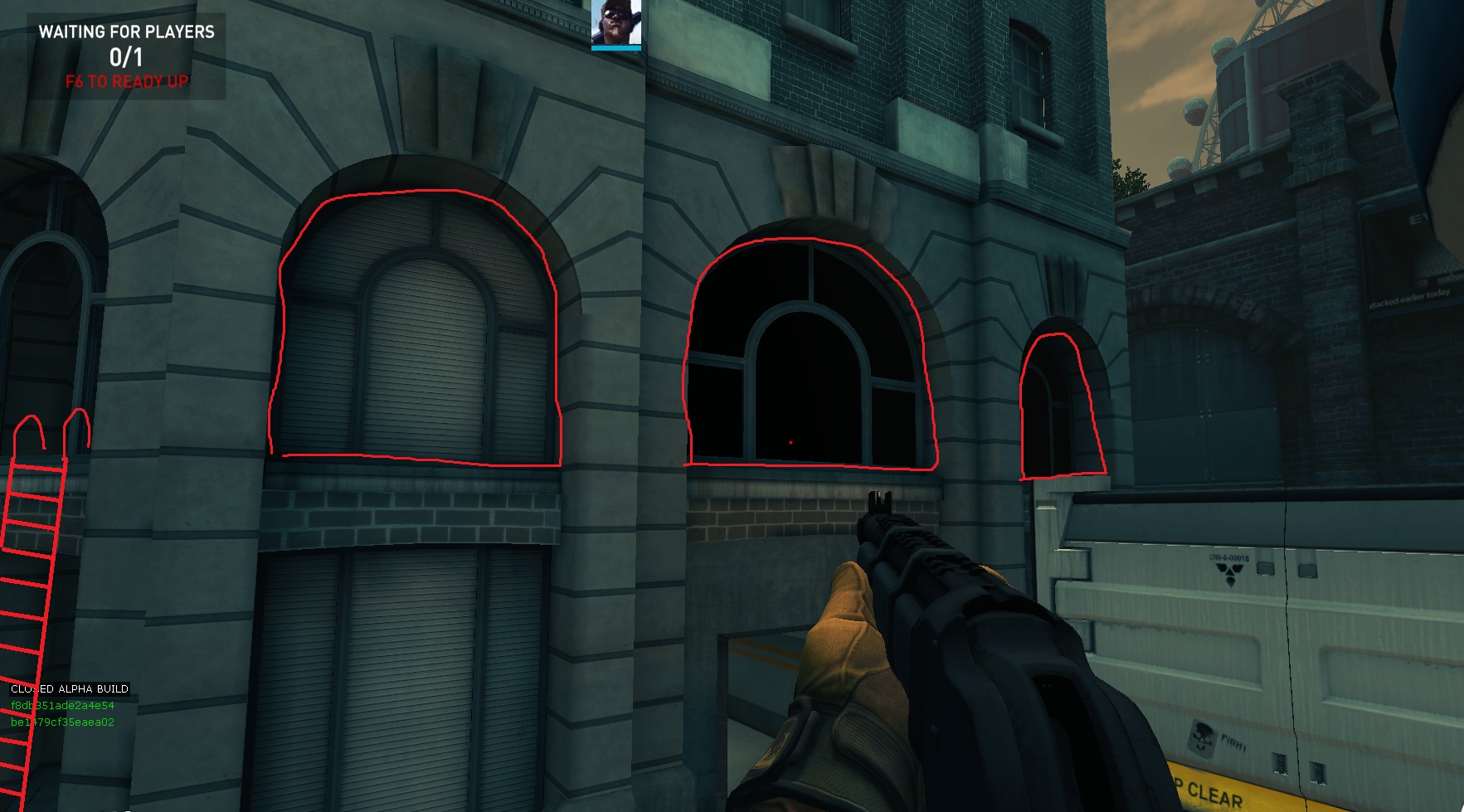
Task: Select the player portrait avatar
Action: 615,23
